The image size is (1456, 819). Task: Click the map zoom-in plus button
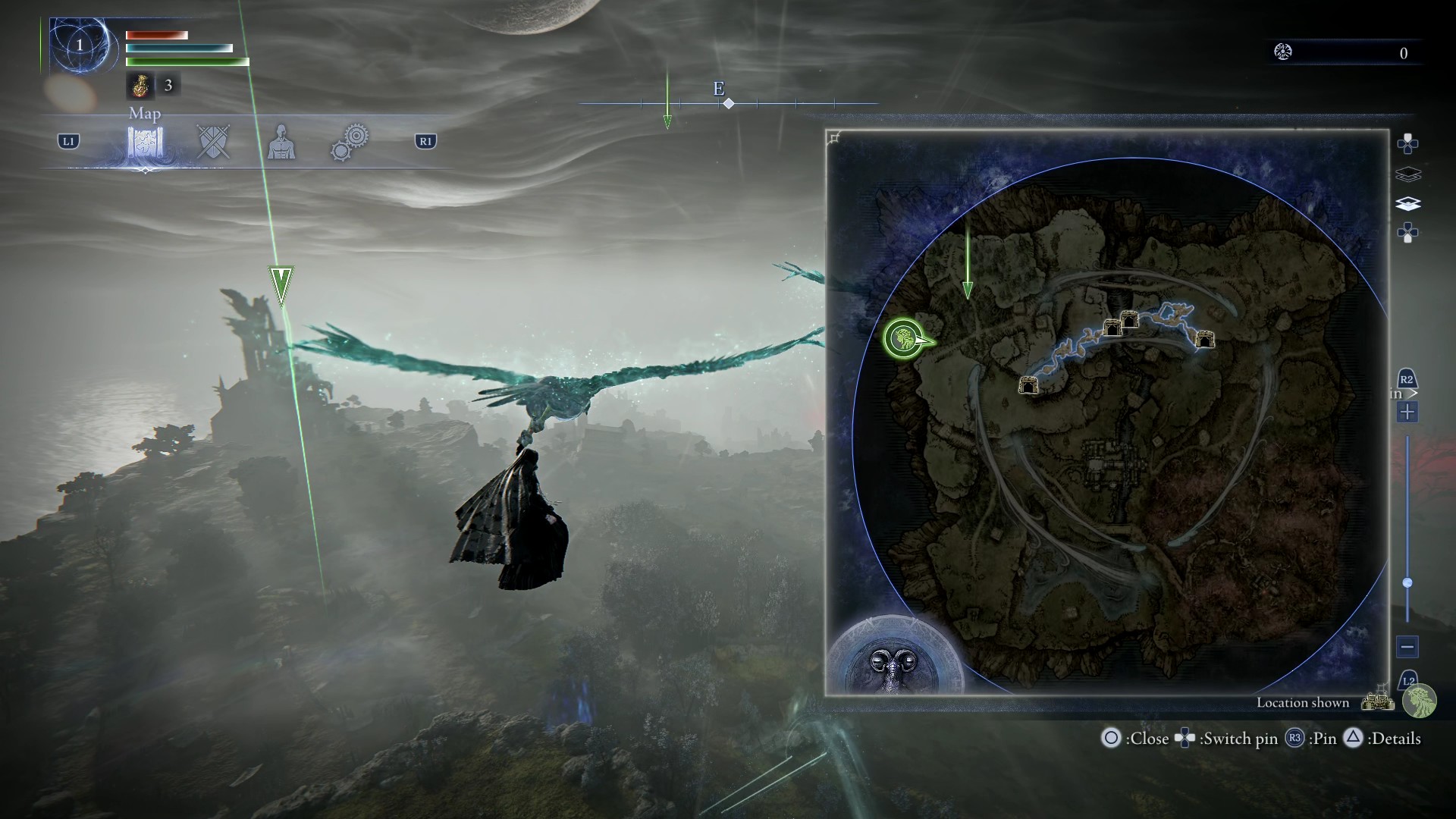pyautogui.click(x=1407, y=413)
